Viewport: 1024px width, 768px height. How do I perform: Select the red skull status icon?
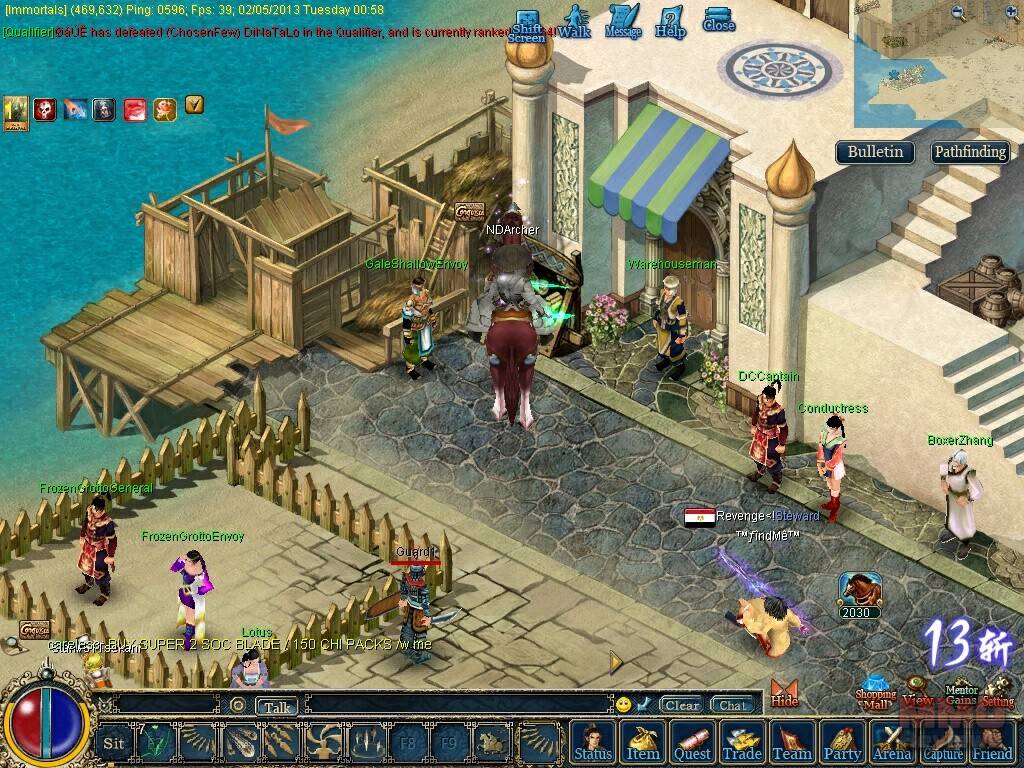point(45,109)
